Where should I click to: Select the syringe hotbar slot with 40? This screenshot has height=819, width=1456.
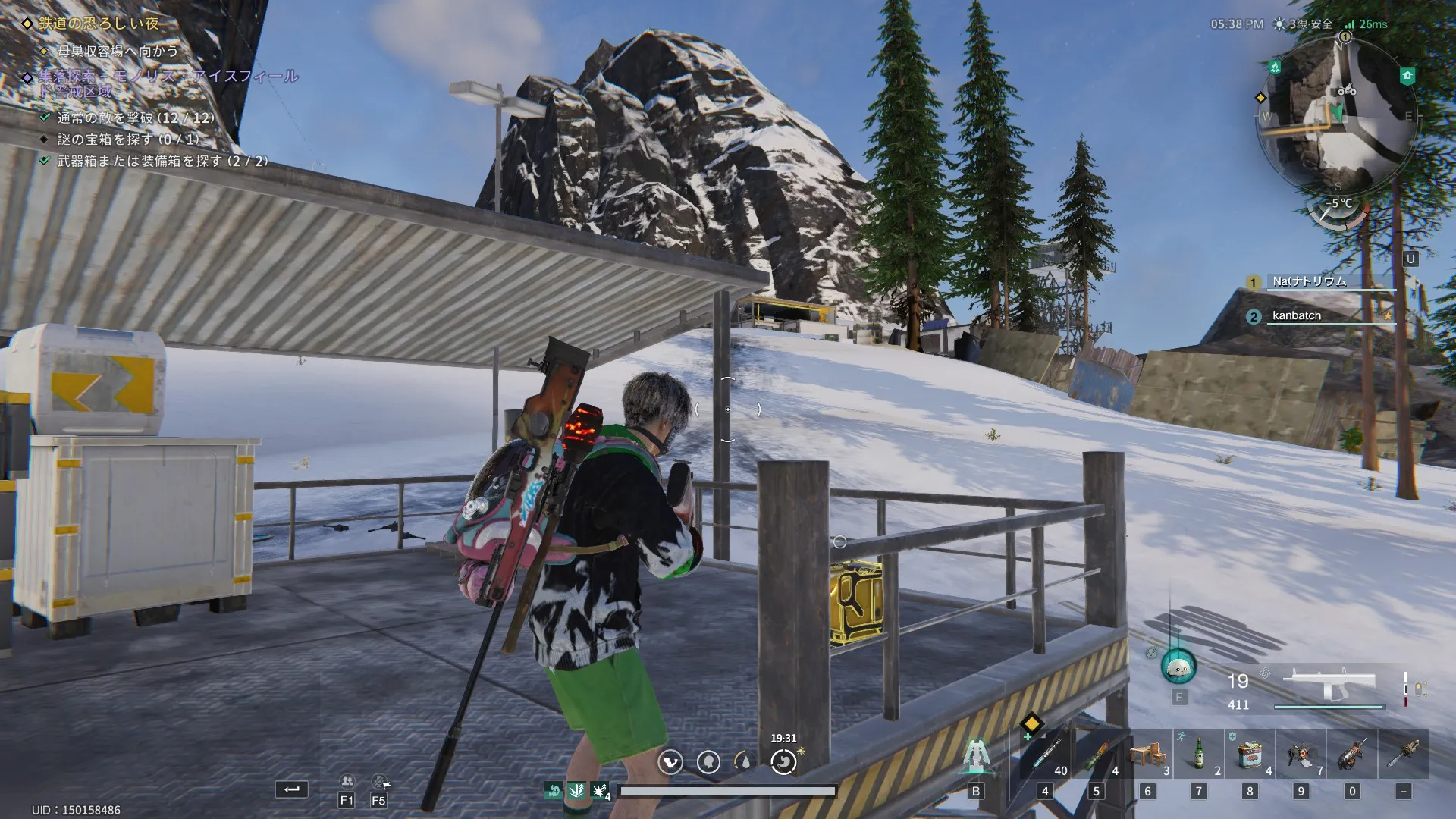tap(1045, 755)
